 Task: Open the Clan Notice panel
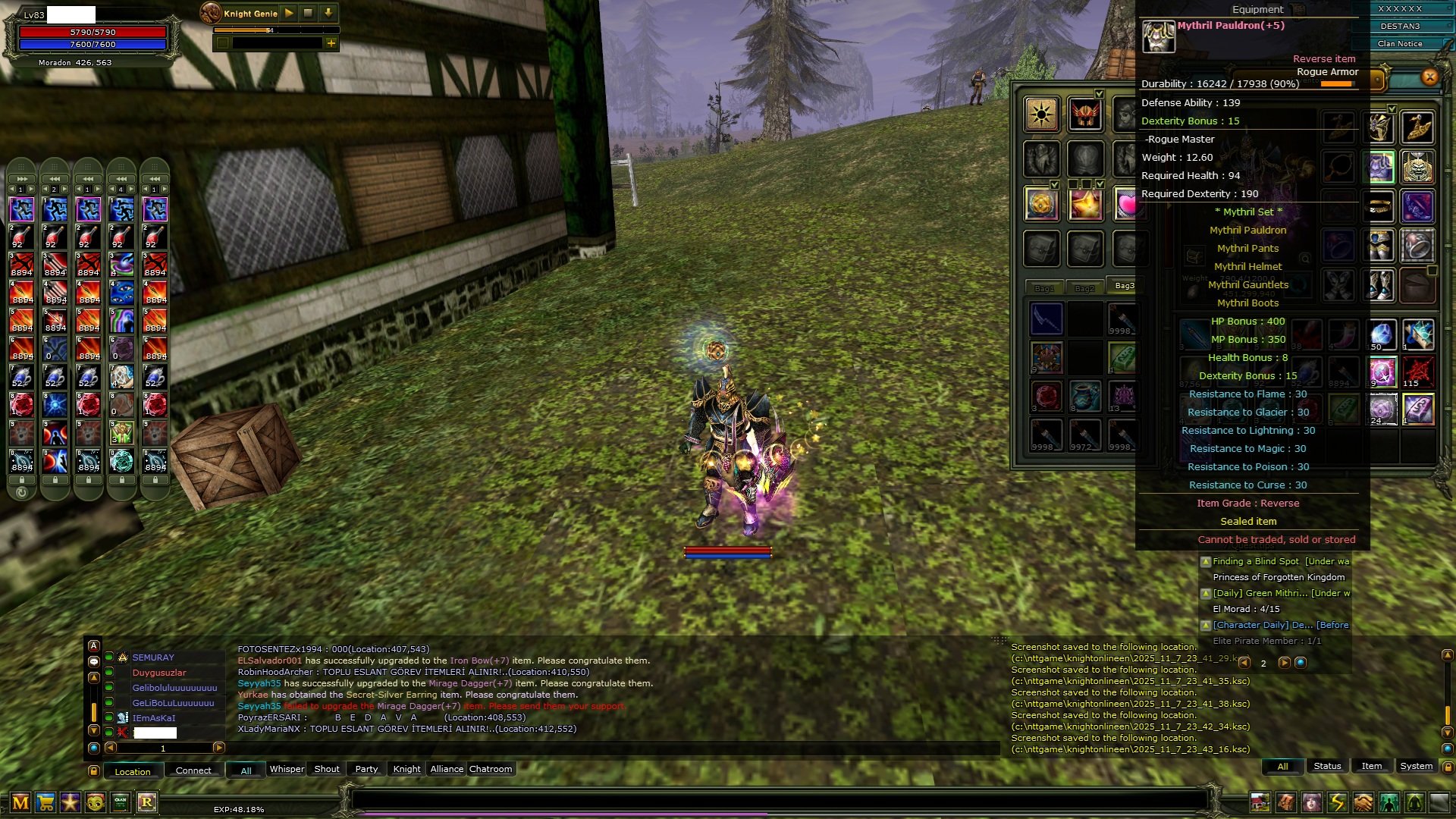[x=1400, y=44]
